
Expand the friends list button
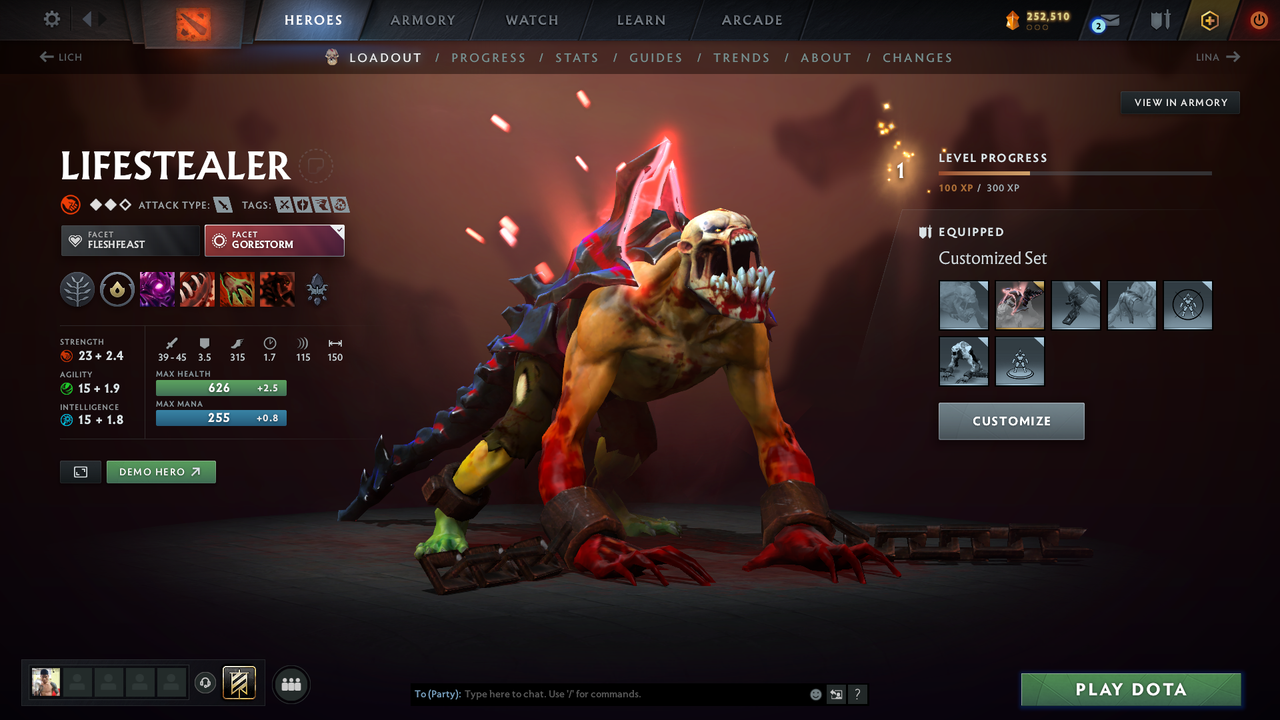[x=290, y=684]
